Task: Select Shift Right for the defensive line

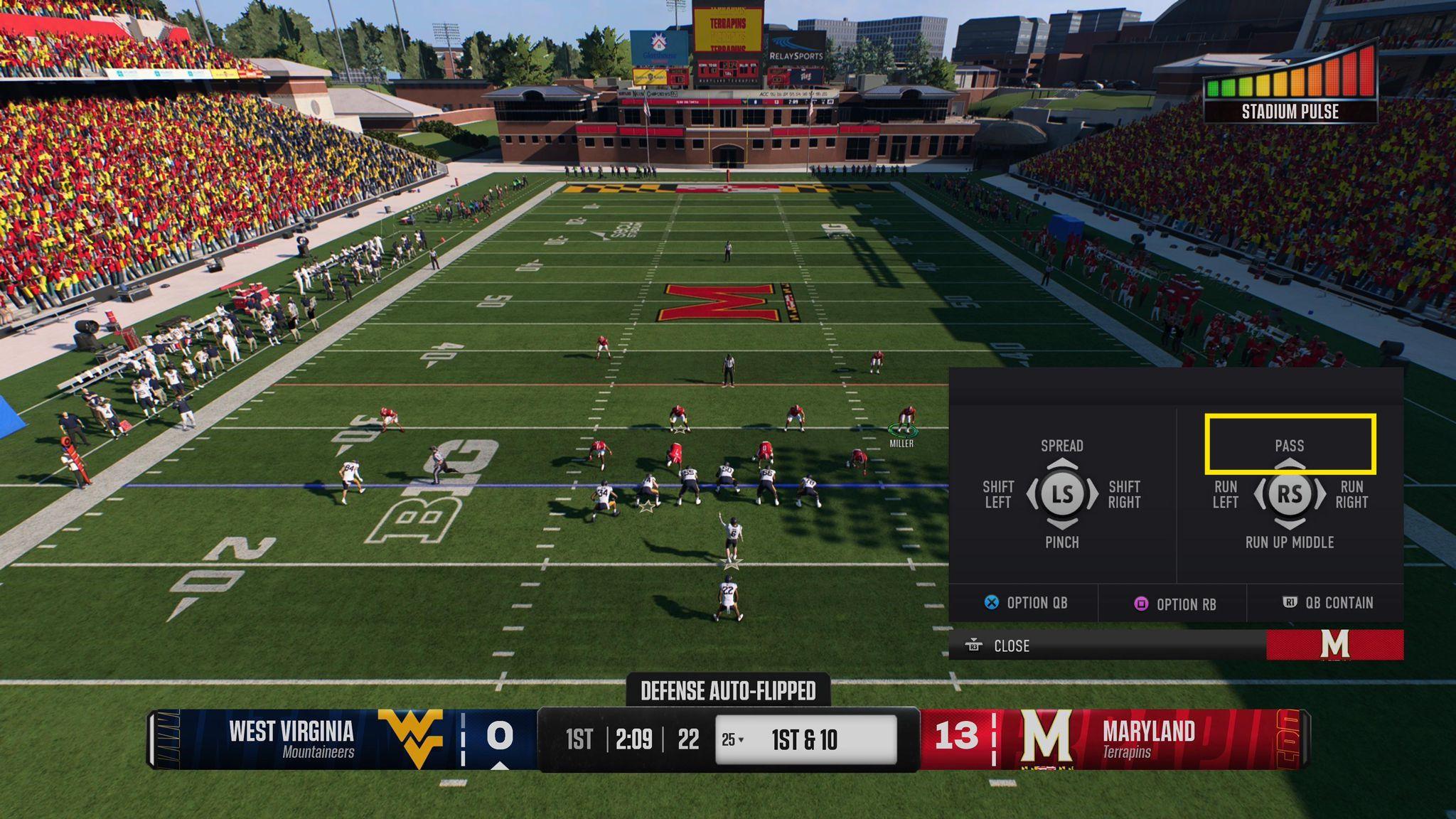Action: coord(1124,494)
